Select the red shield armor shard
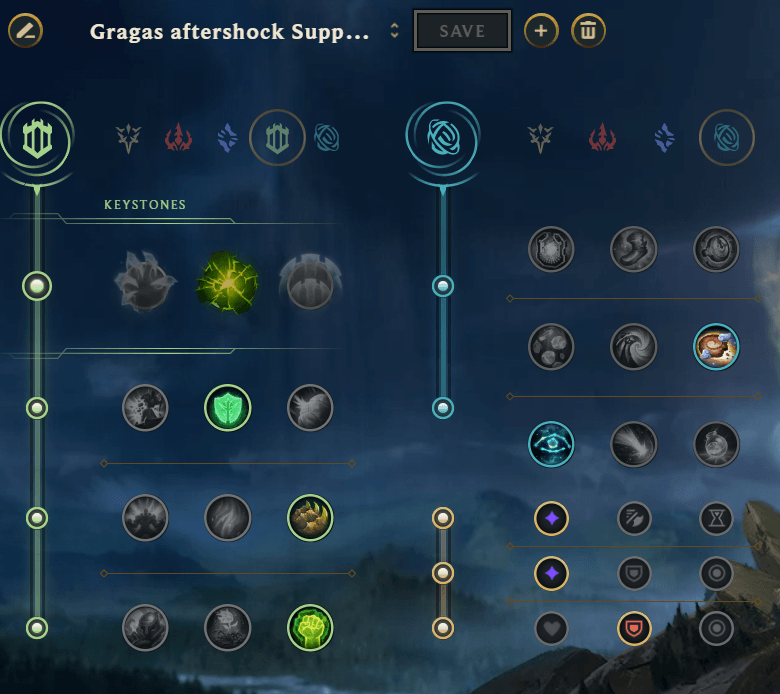The height and width of the screenshot is (694, 780). (x=634, y=628)
